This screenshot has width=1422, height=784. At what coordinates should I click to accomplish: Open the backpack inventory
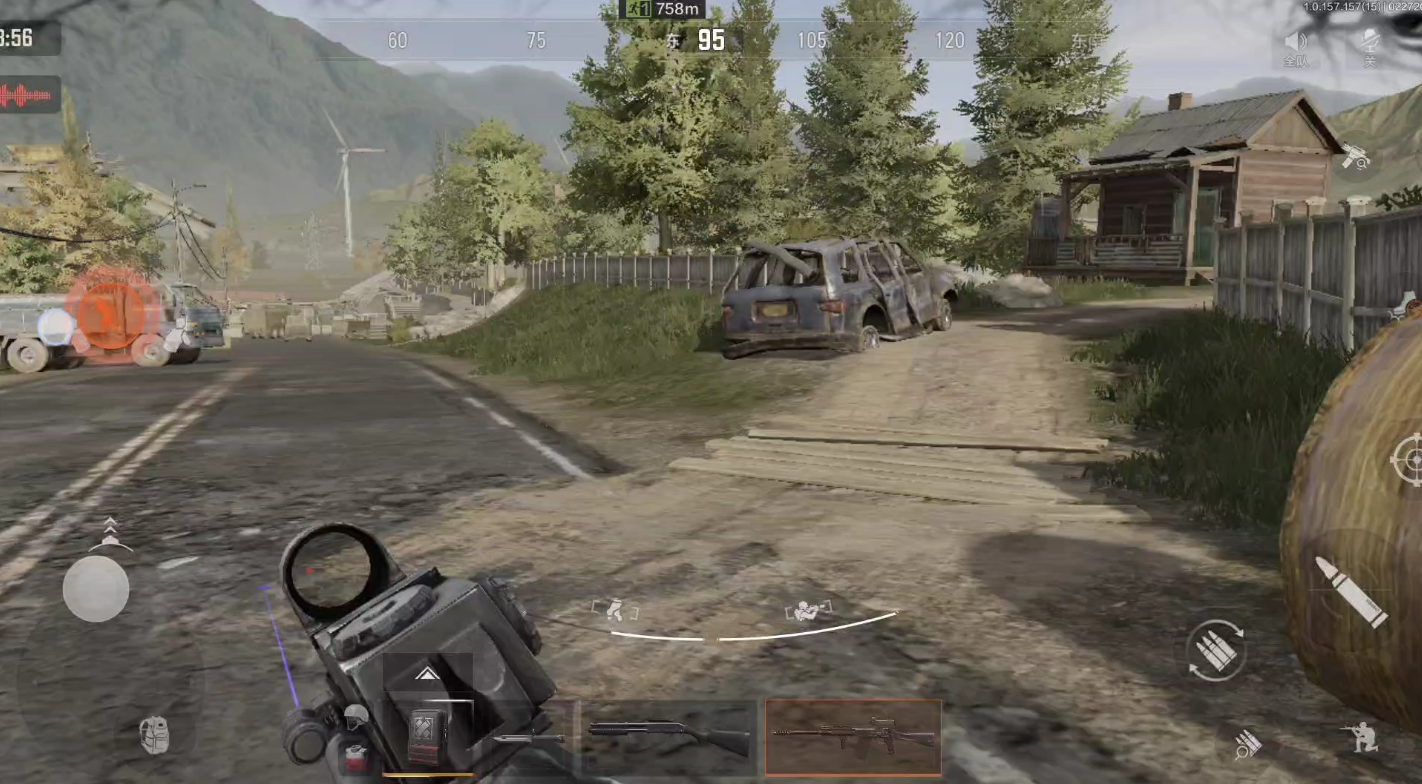[154, 735]
